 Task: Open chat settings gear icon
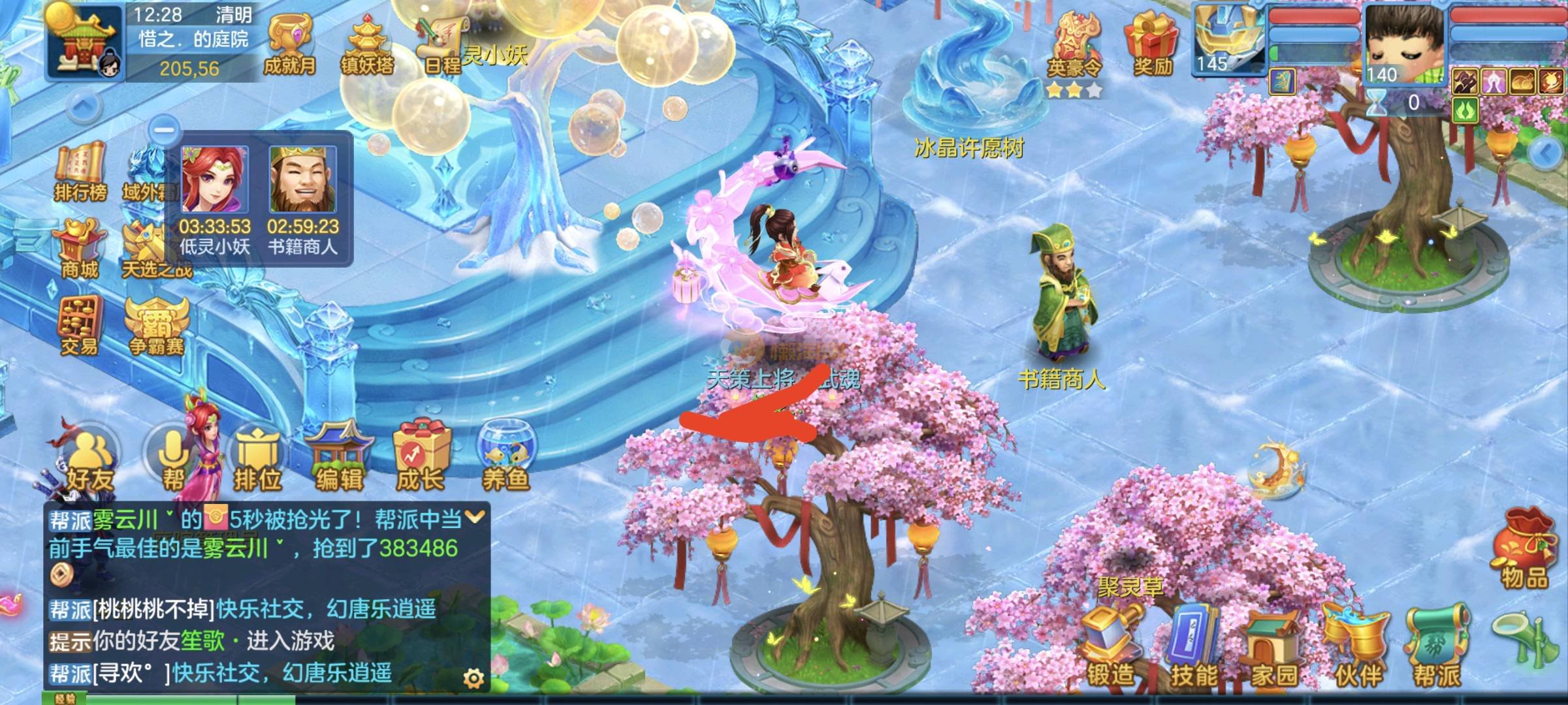(x=473, y=679)
